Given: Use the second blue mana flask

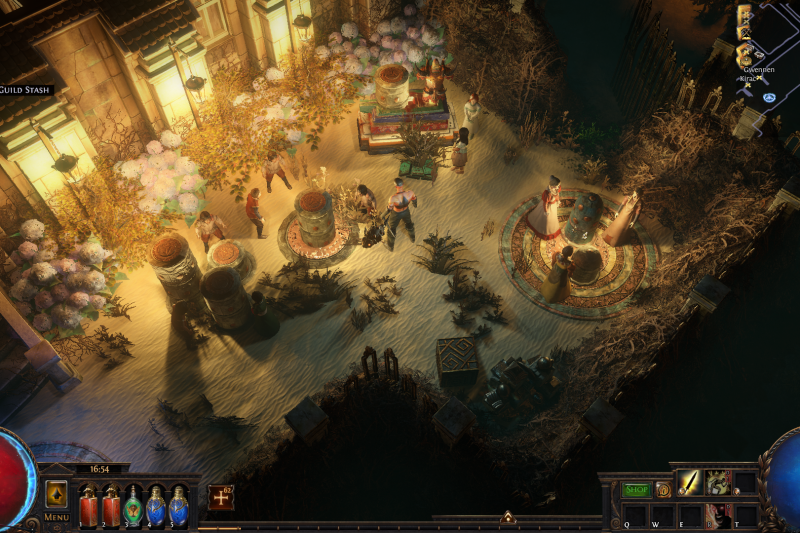Looking at the screenshot, I should click(x=178, y=505).
